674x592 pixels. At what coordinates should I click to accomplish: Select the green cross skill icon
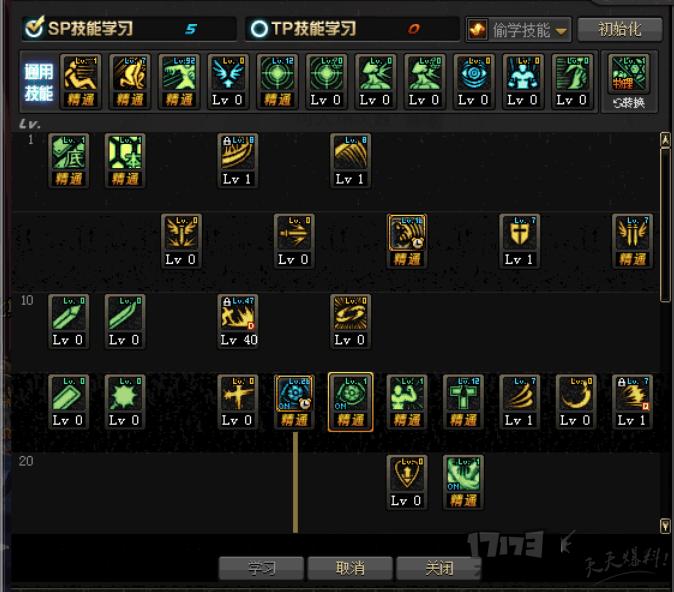[463, 394]
